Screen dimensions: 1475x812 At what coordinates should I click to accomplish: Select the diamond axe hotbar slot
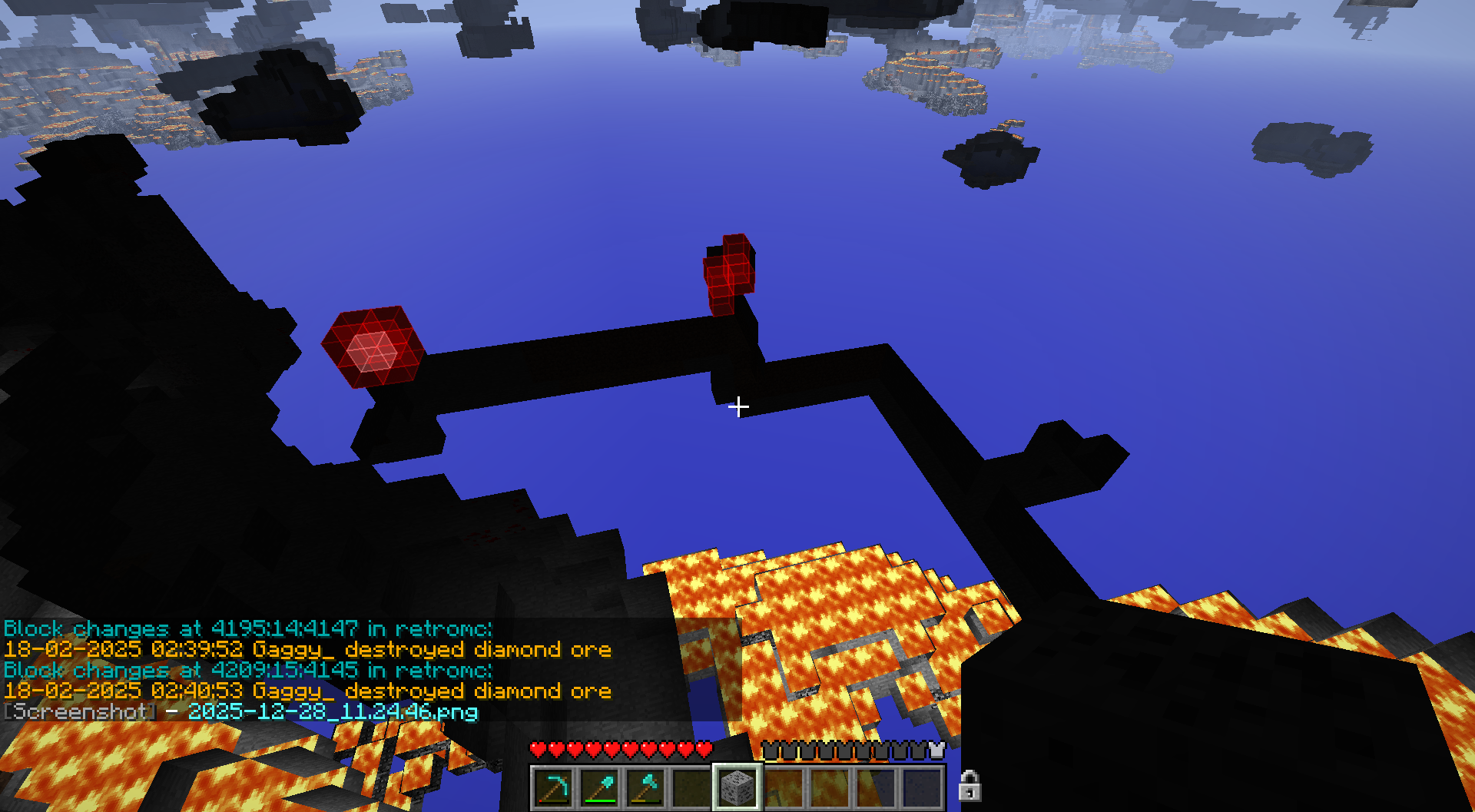(645, 787)
